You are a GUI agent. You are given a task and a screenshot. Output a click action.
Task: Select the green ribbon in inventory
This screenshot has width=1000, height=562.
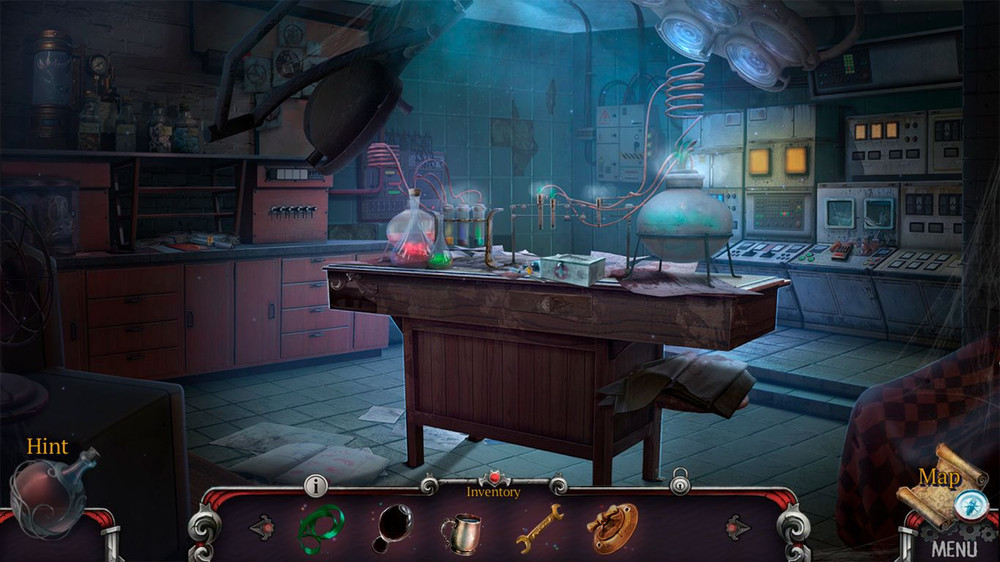pos(321,526)
